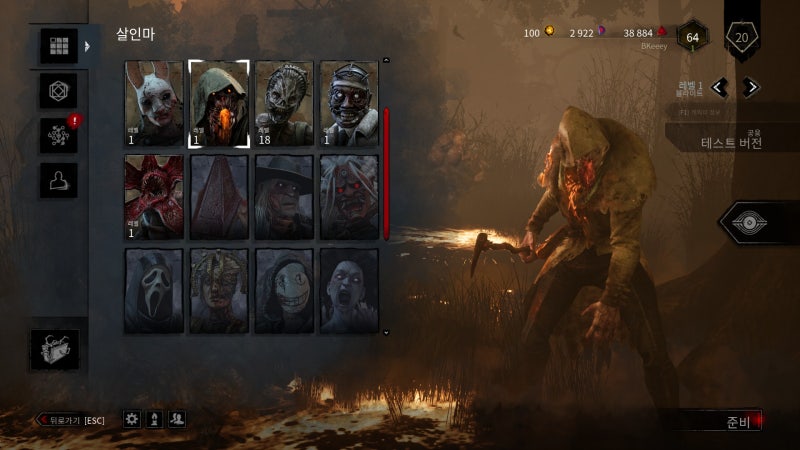
Task: Go back with 뒤로가기 button
Action: pos(70,420)
